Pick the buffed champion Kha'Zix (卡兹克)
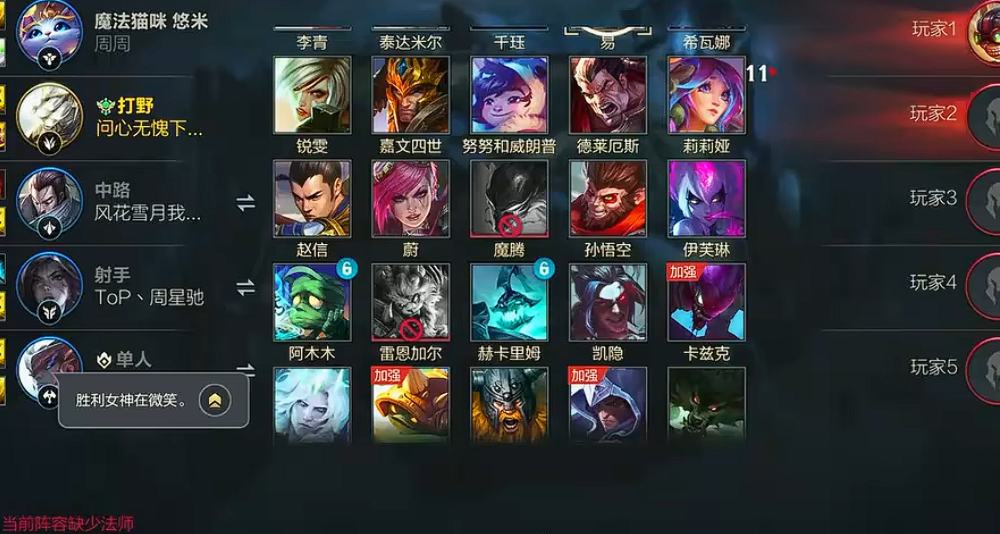Screen dimensions: 1000x534 click(707, 303)
